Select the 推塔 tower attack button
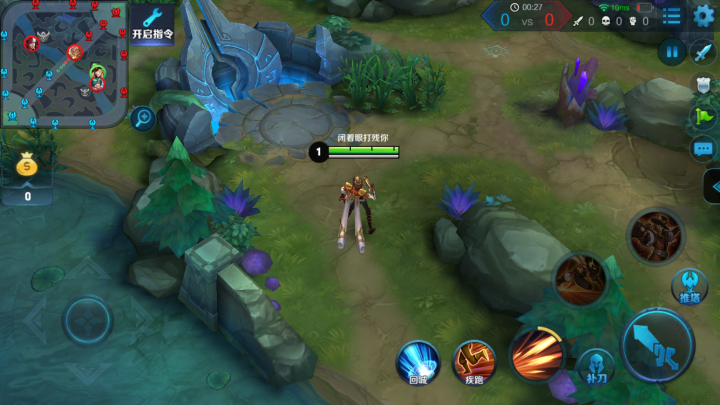Image resolution: width=720 pixels, height=405 pixels. [689, 286]
